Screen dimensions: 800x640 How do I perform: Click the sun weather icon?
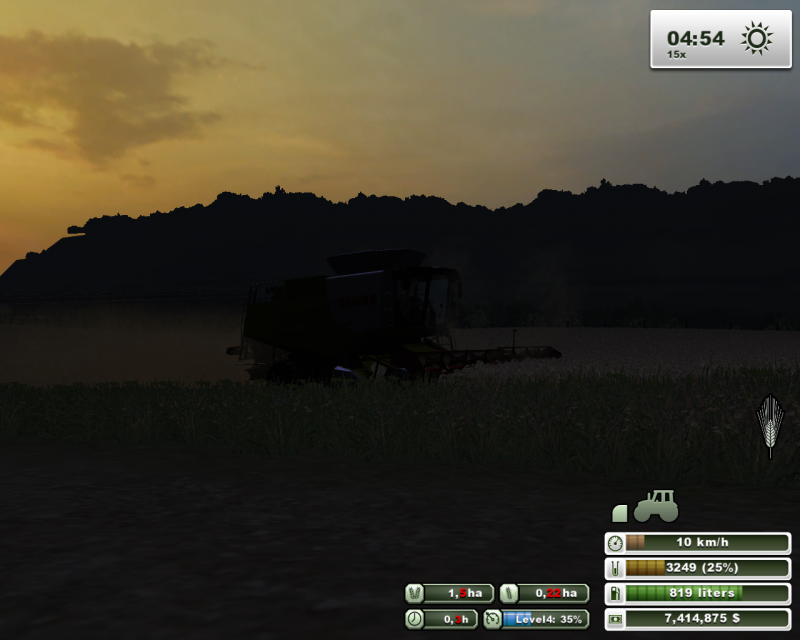[x=756, y=39]
